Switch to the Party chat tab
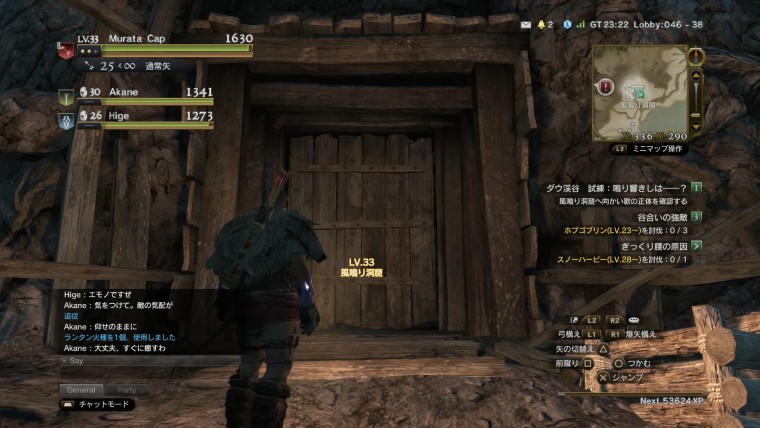Viewport: 760px width, 428px height. [x=127, y=389]
